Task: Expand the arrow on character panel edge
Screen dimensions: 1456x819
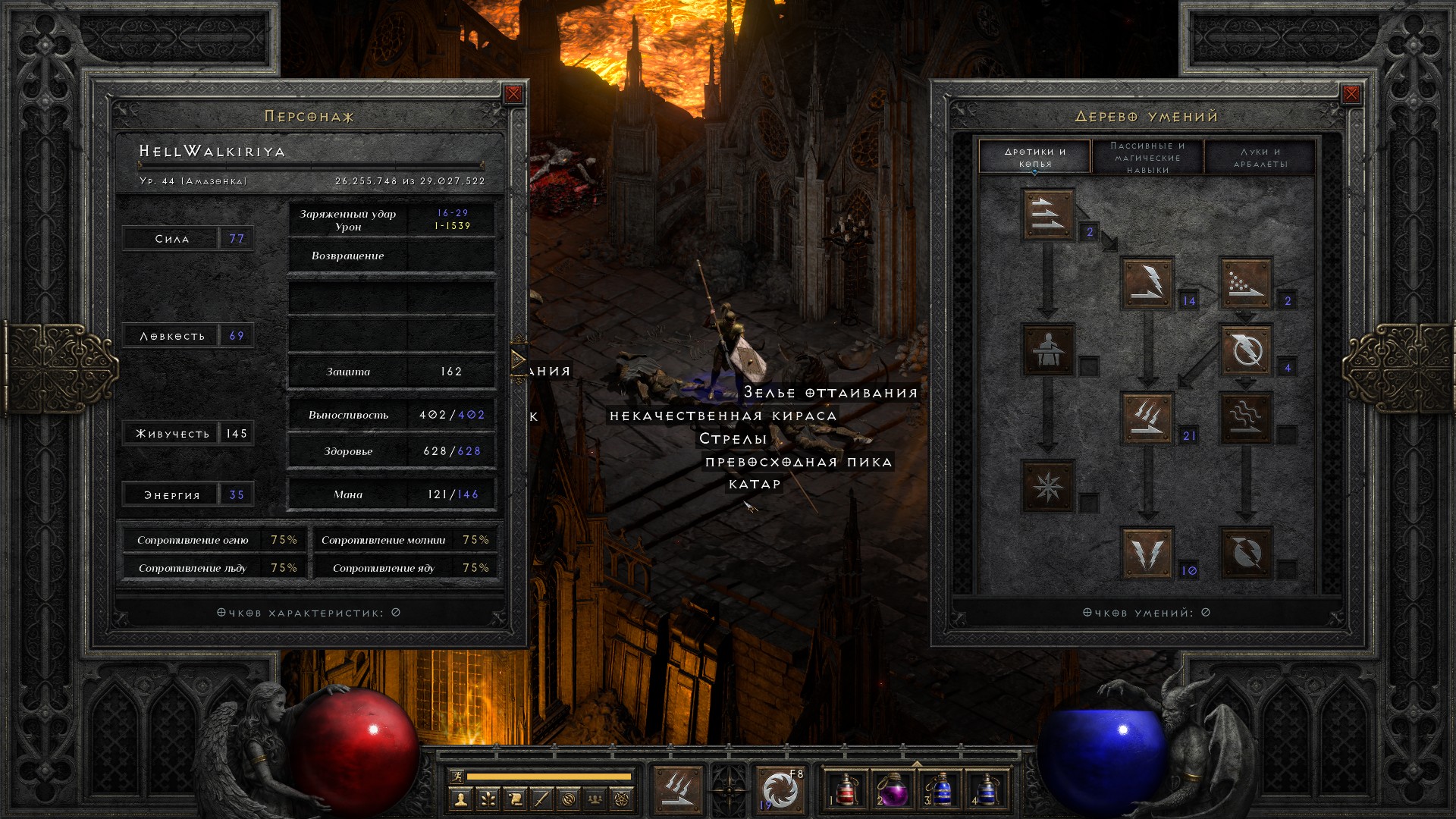Action: point(519,359)
